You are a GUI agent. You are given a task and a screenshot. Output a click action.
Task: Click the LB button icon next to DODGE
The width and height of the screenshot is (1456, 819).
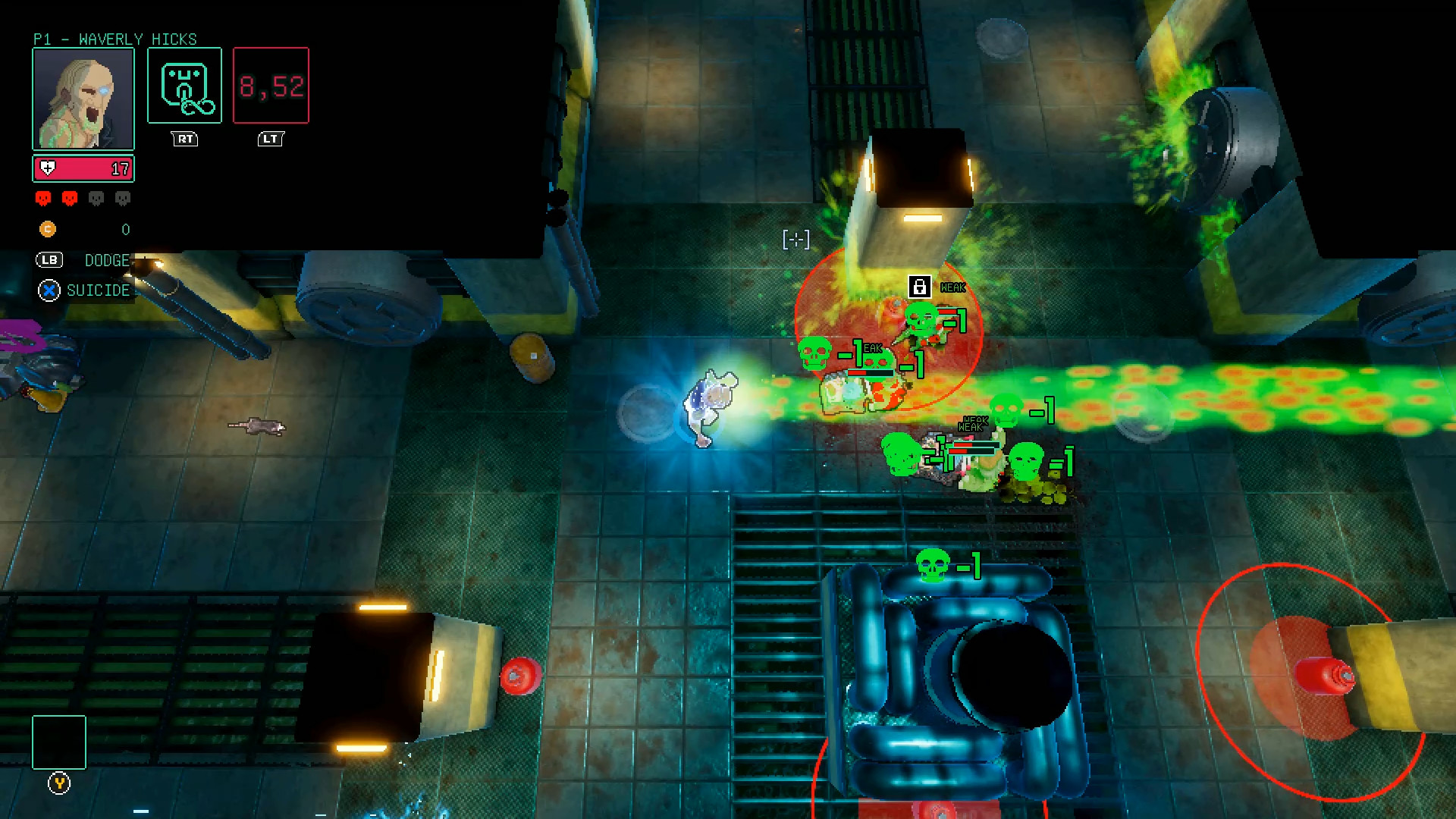click(x=49, y=260)
